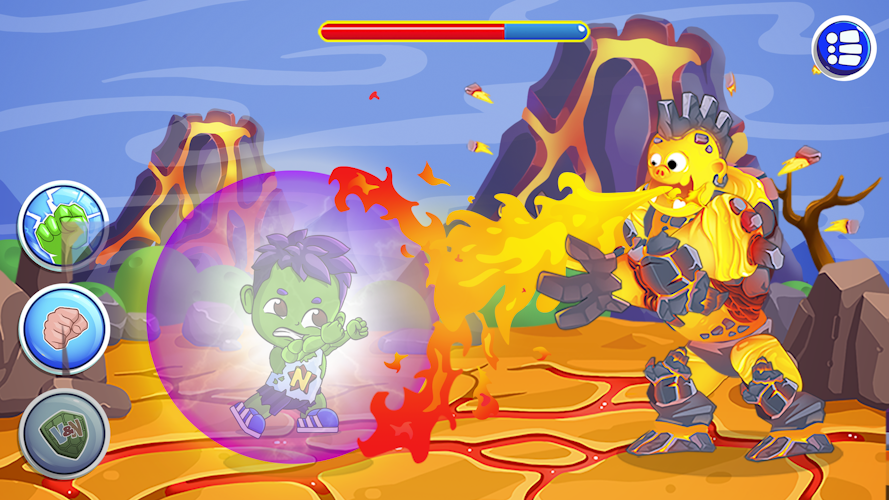Open the pause menu button
889x500 pixels.
842,47
